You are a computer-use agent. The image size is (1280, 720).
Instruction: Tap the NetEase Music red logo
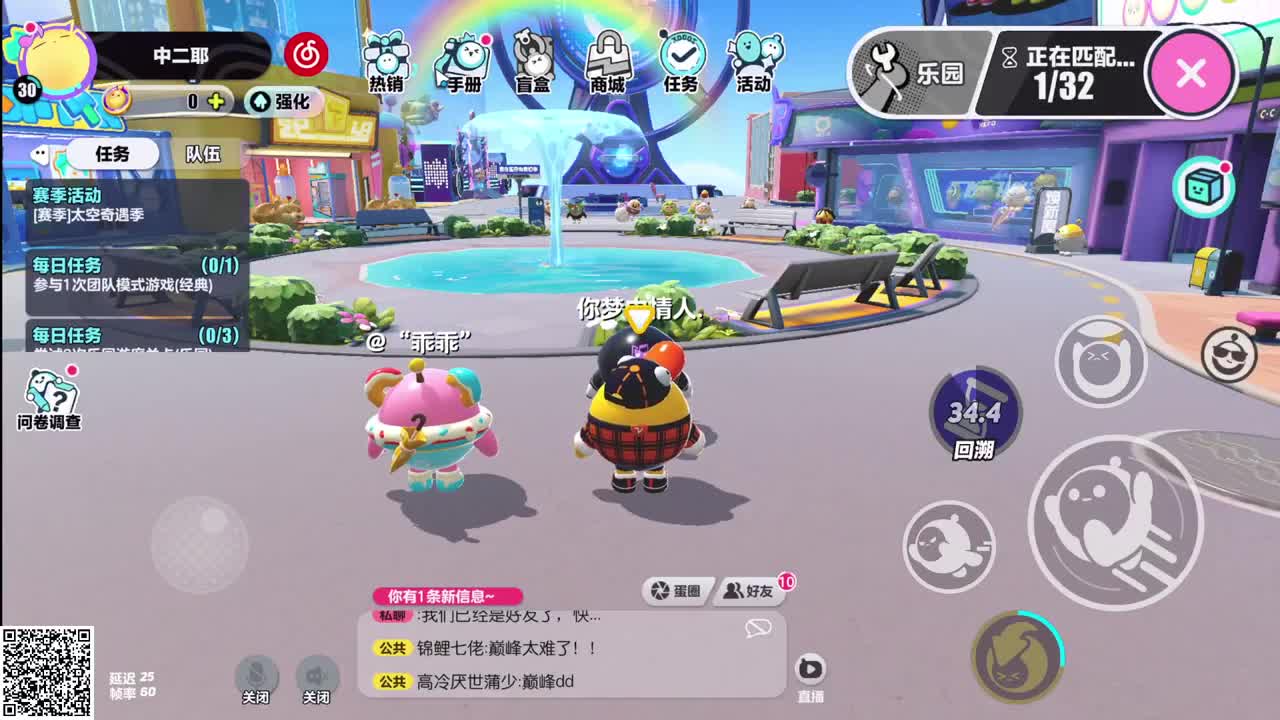[307, 55]
